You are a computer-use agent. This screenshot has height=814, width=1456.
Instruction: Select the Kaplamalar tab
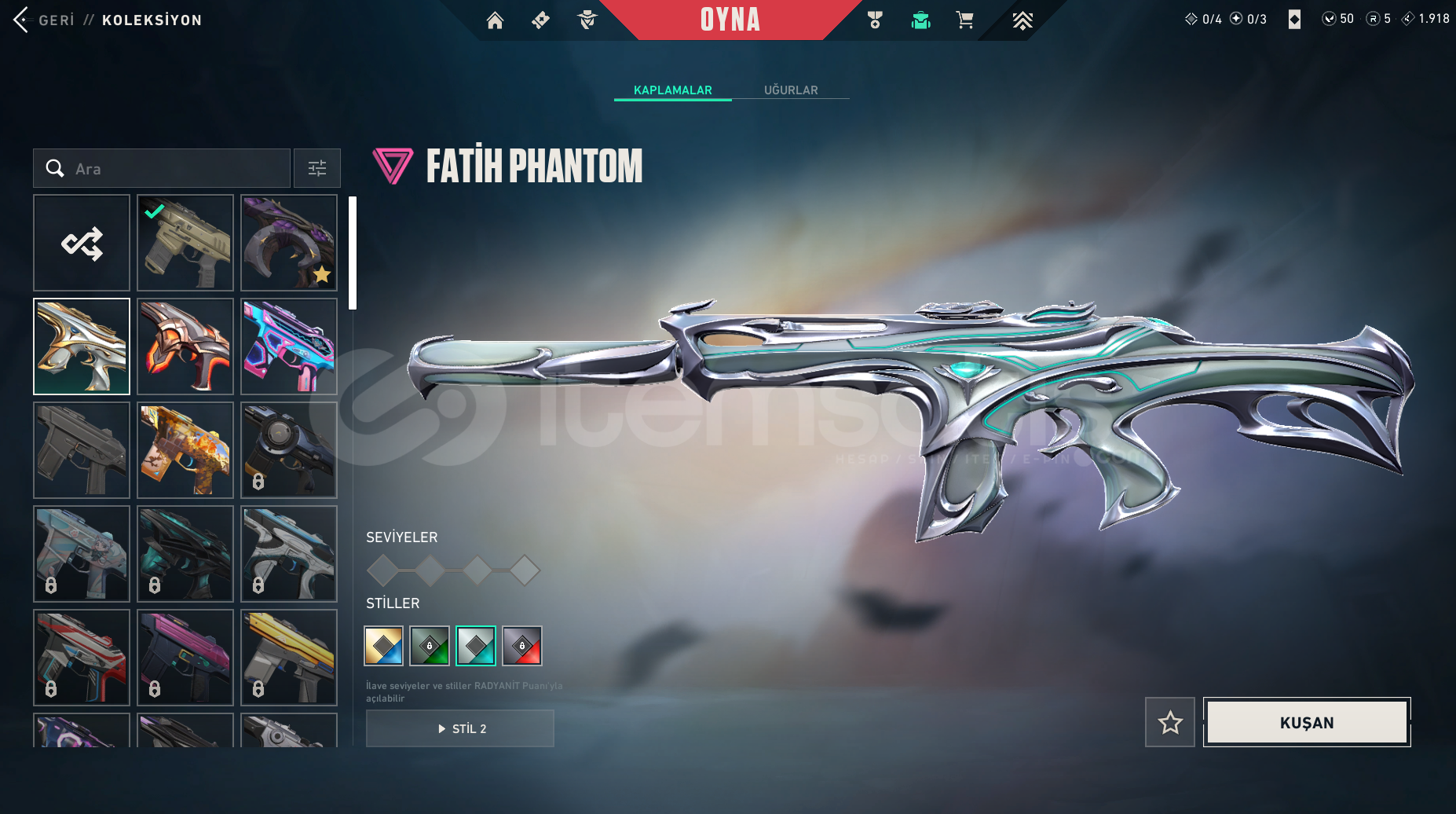point(672,90)
